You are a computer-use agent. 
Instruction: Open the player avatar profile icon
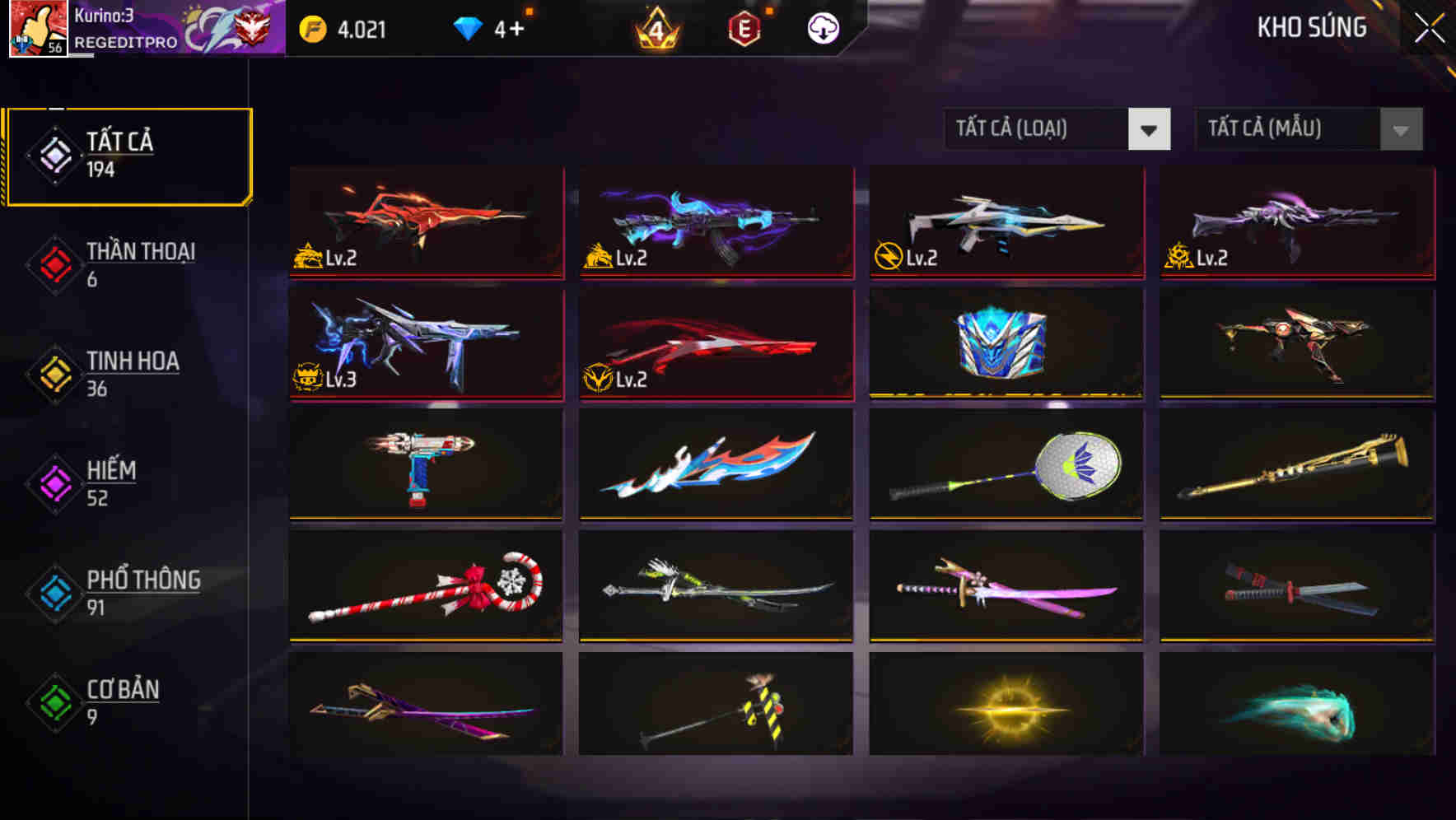click(x=39, y=29)
